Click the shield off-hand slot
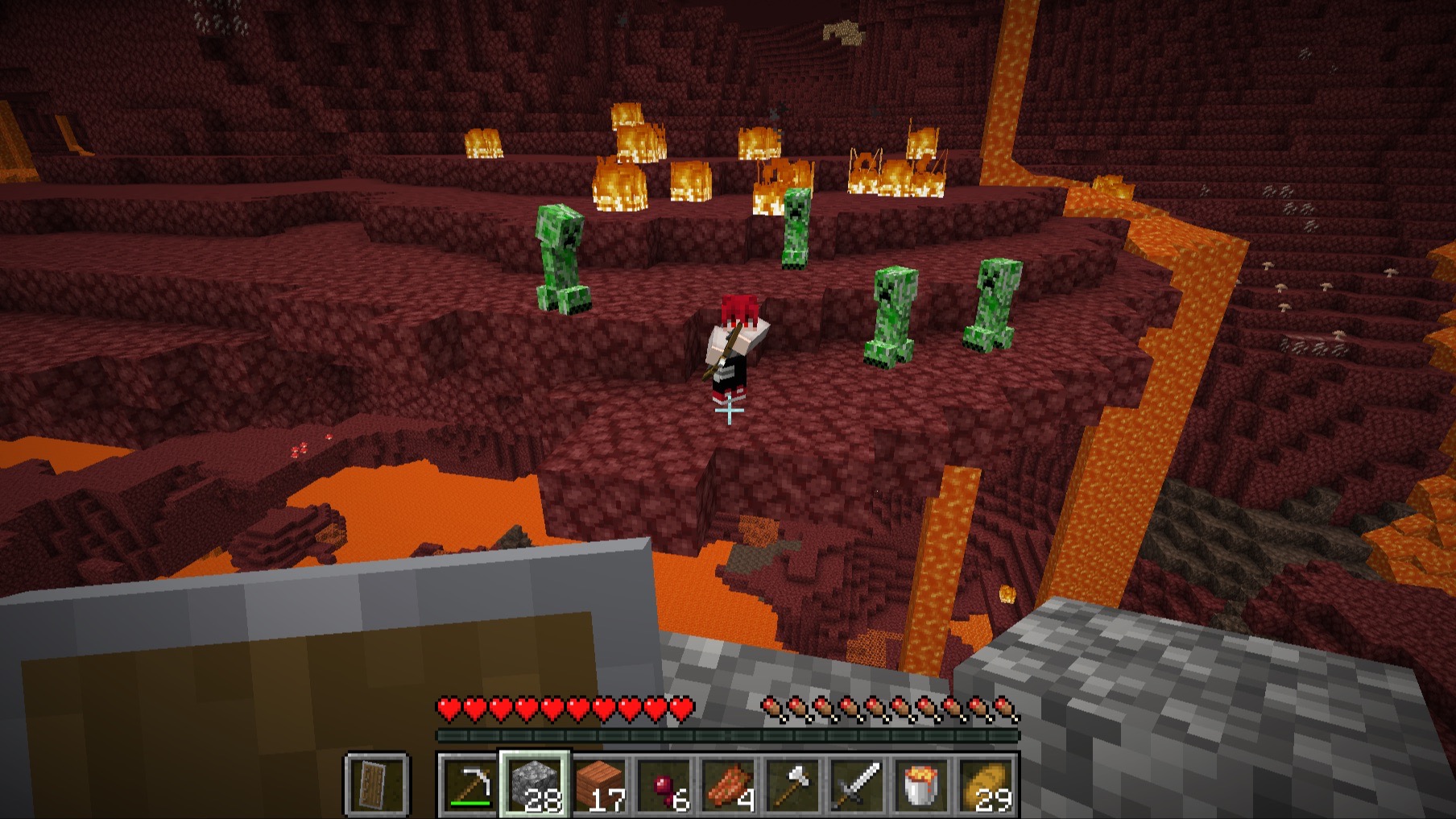This screenshot has width=1456, height=819. click(x=378, y=785)
